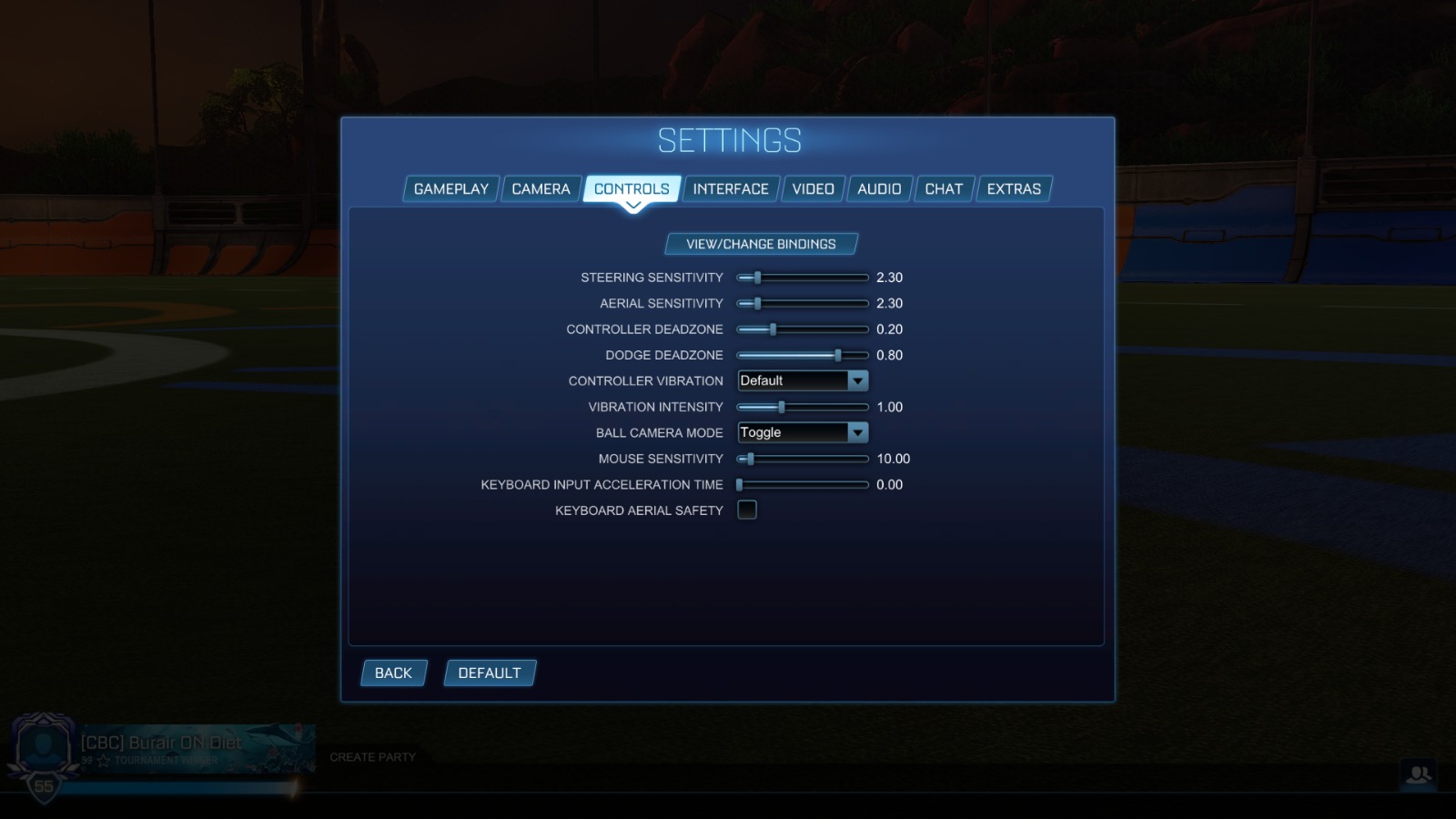This screenshot has width=1456, height=819.
Task: Click the level 55 shield badge
Action: click(x=43, y=784)
